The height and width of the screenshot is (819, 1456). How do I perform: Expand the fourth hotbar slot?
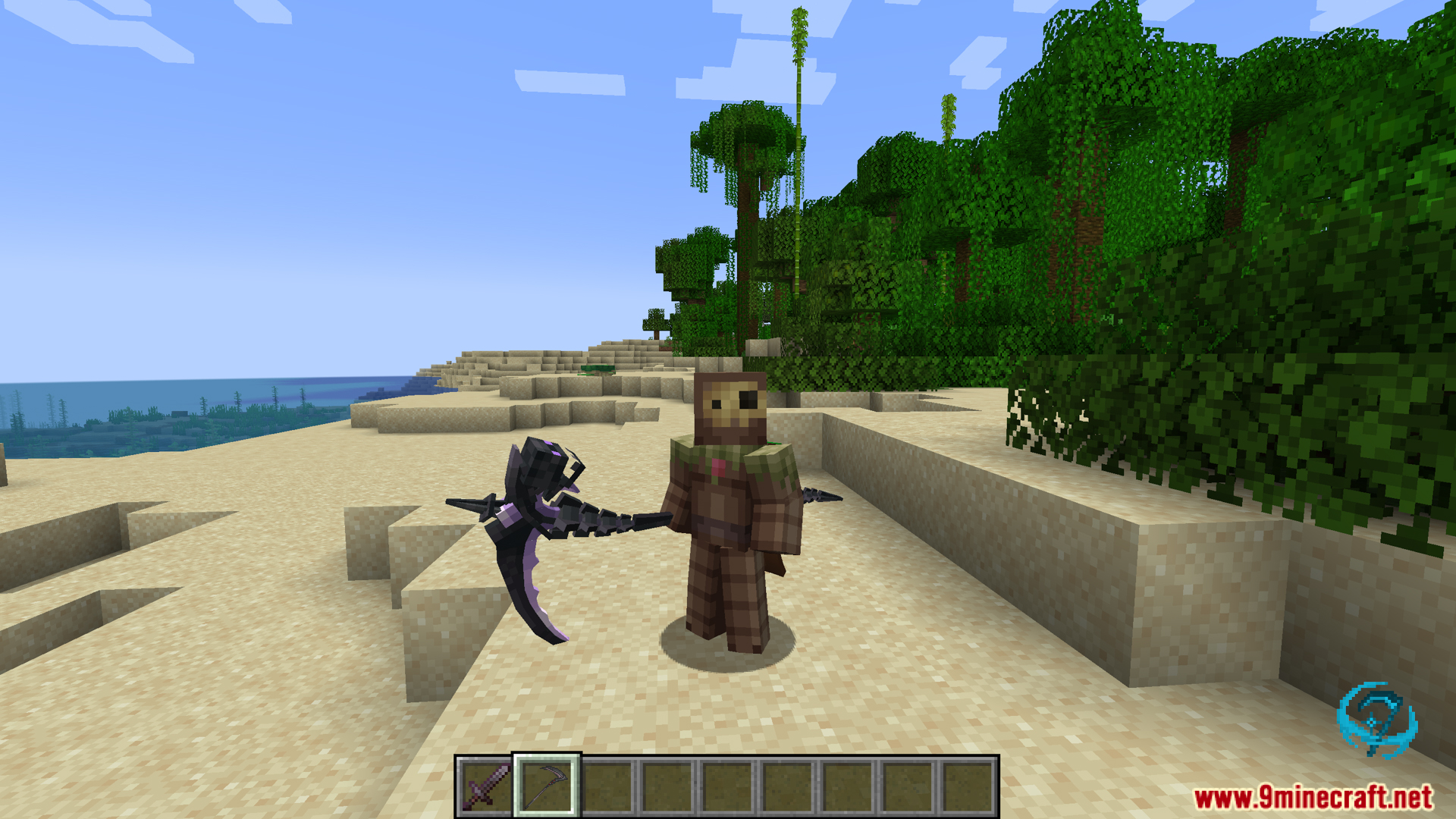[667, 786]
